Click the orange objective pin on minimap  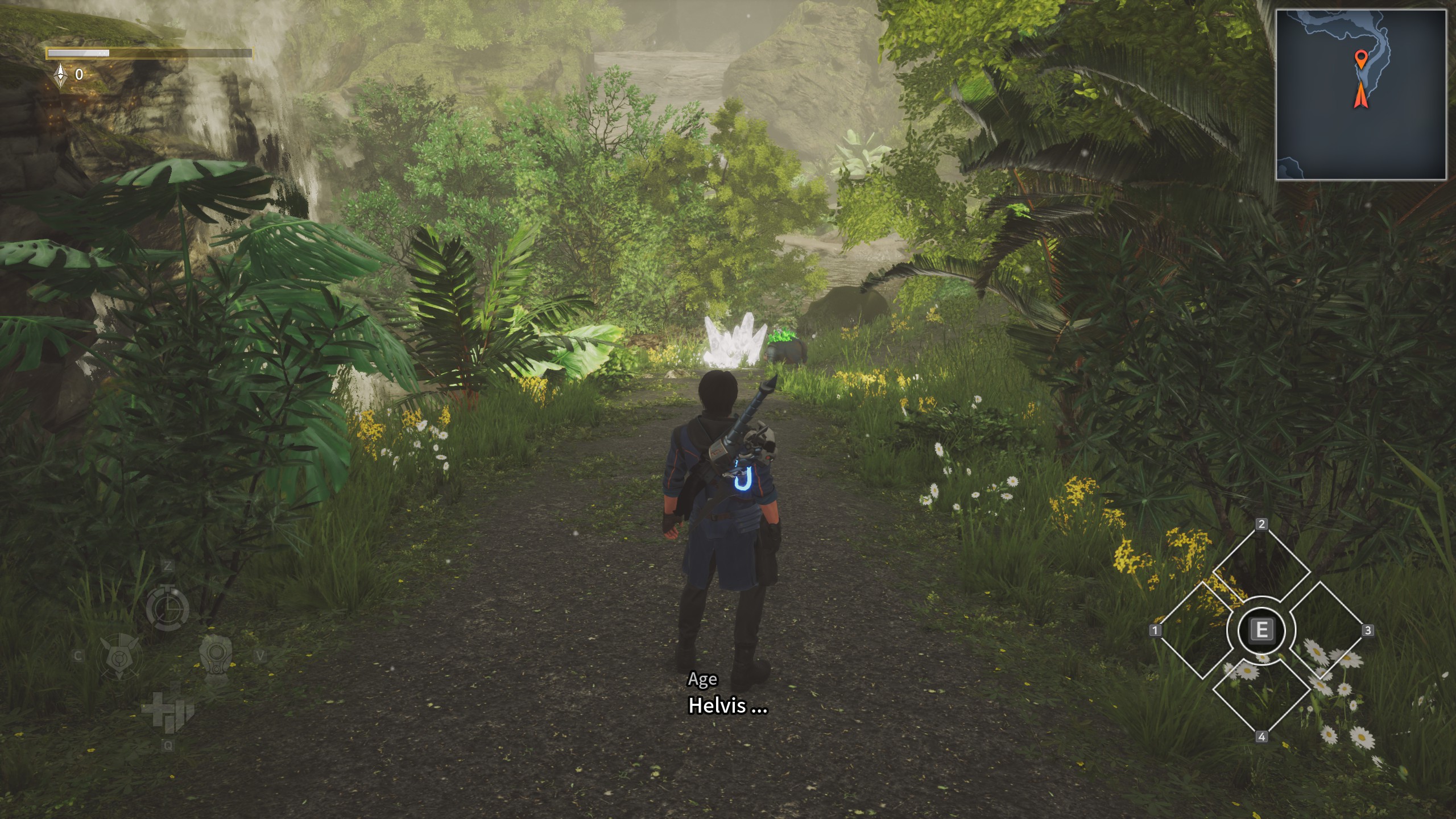pyautogui.click(x=1360, y=59)
